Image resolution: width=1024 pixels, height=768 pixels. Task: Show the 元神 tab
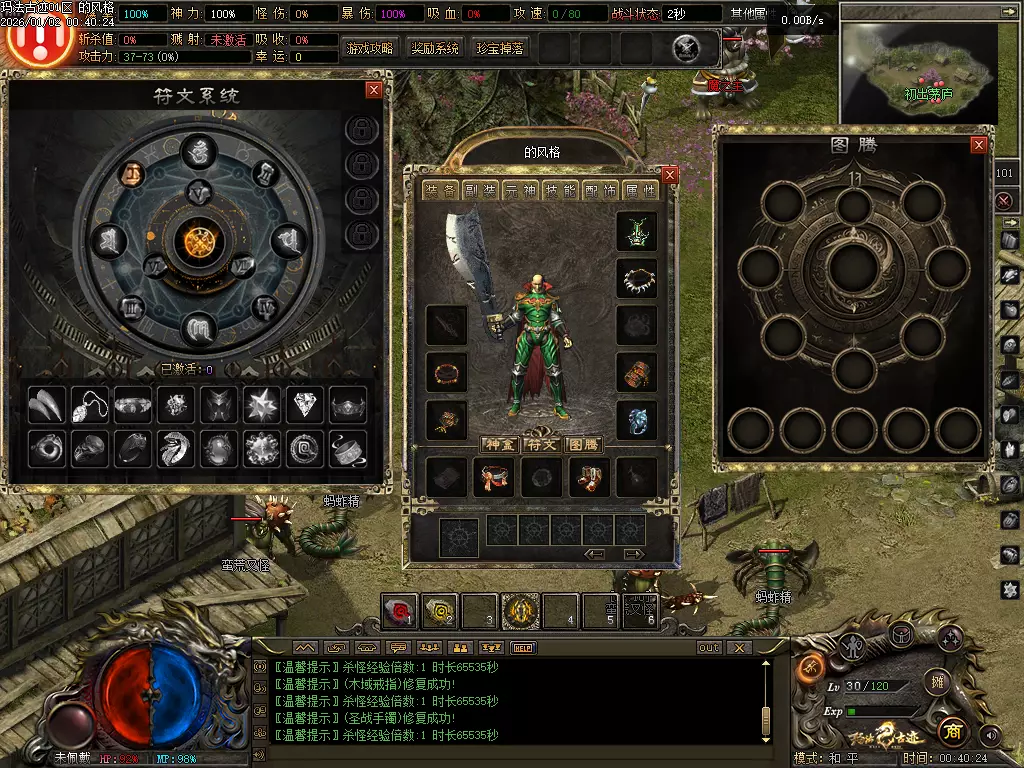point(519,191)
